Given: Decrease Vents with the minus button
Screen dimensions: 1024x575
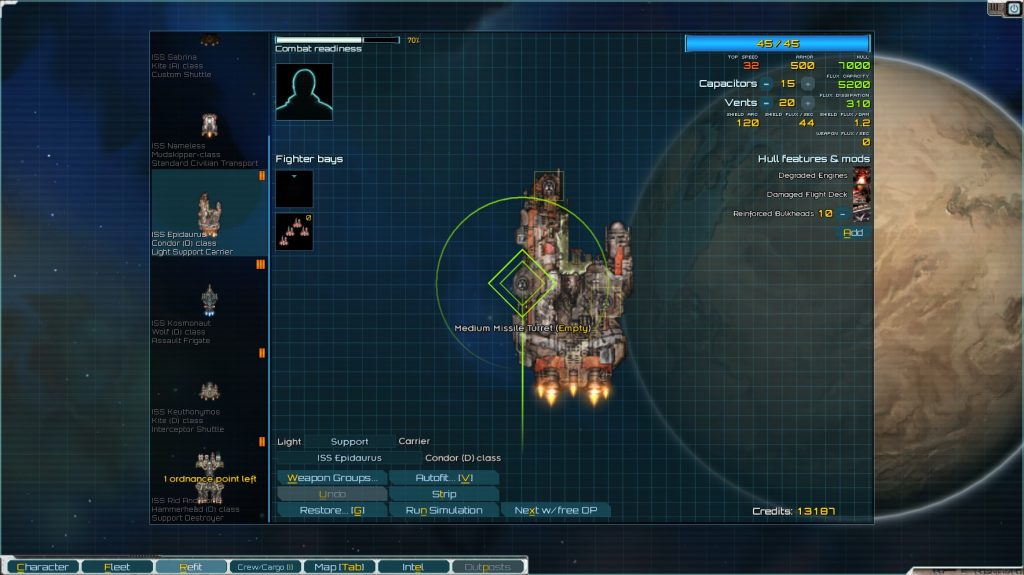Looking at the screenshot, I should pos(766,103).
